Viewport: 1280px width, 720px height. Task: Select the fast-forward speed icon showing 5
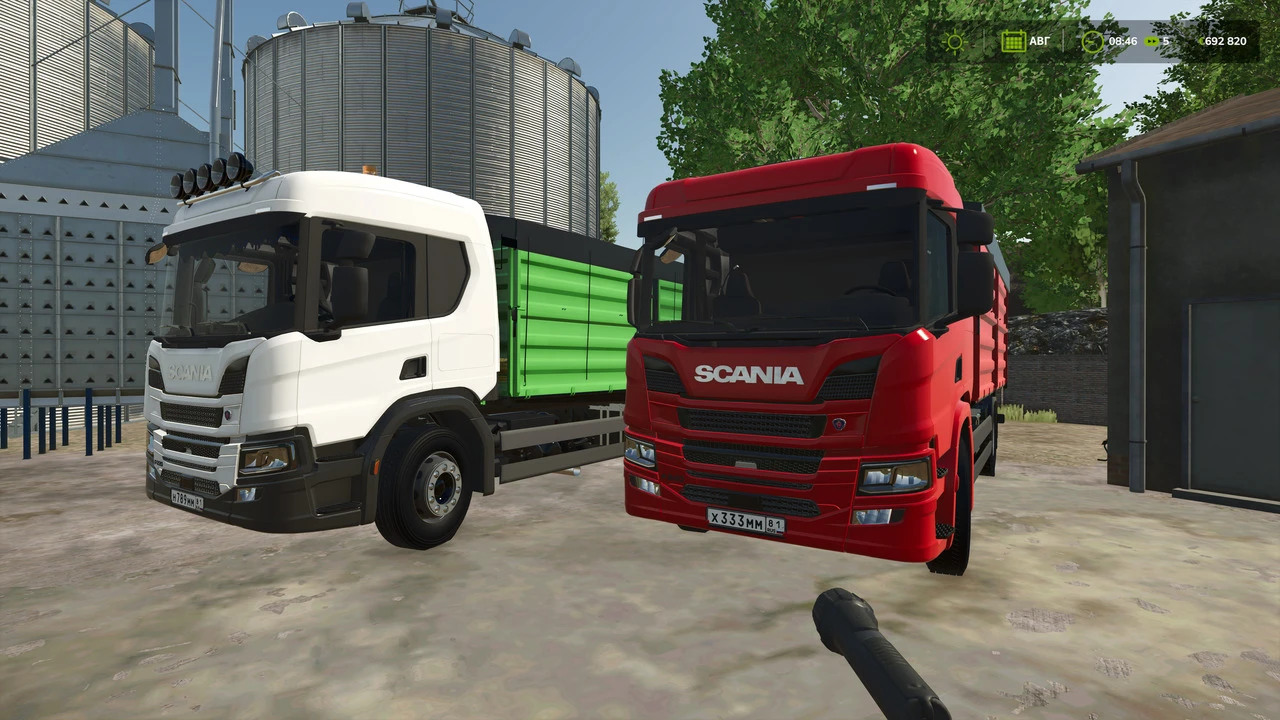click(x=1152, y=41)
